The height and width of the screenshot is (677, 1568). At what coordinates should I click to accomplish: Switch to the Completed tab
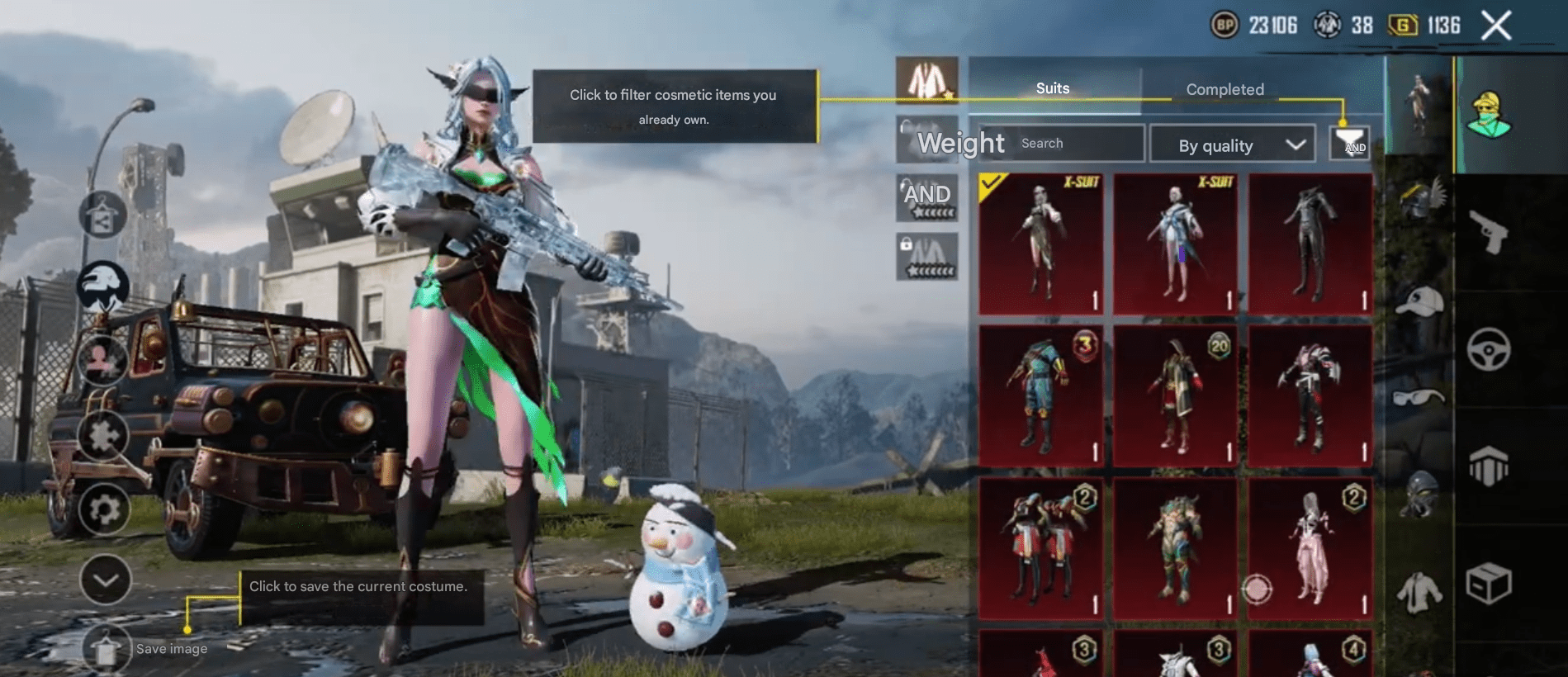(1224, 88)
